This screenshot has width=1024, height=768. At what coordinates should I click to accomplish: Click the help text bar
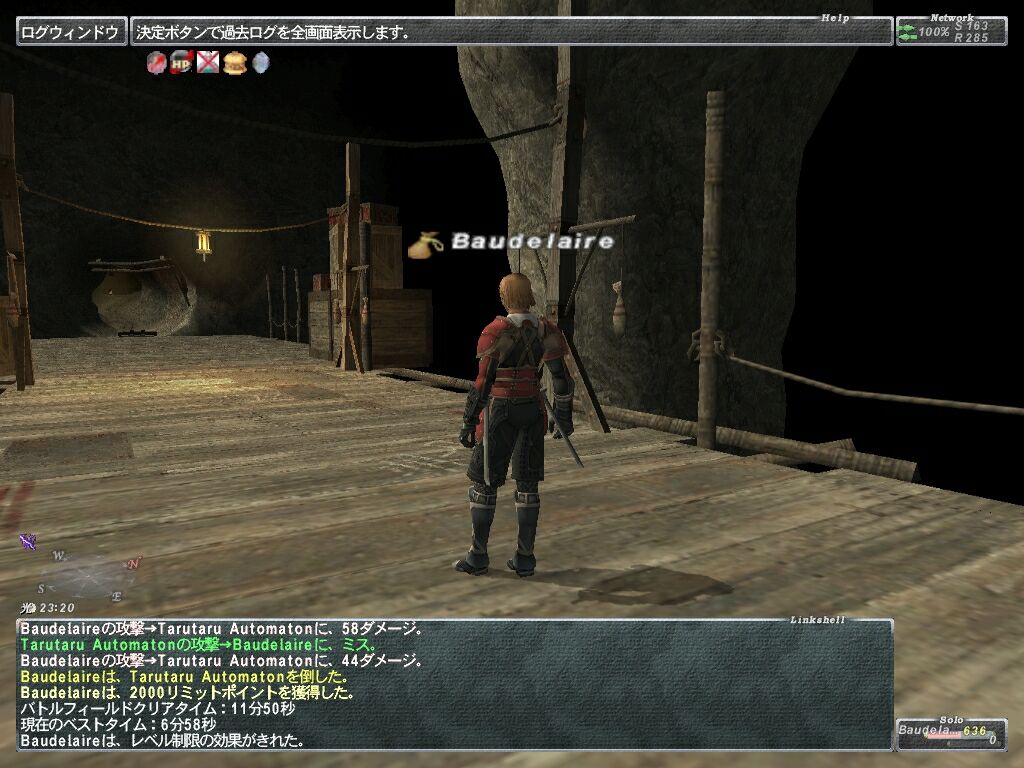[510, 32]
